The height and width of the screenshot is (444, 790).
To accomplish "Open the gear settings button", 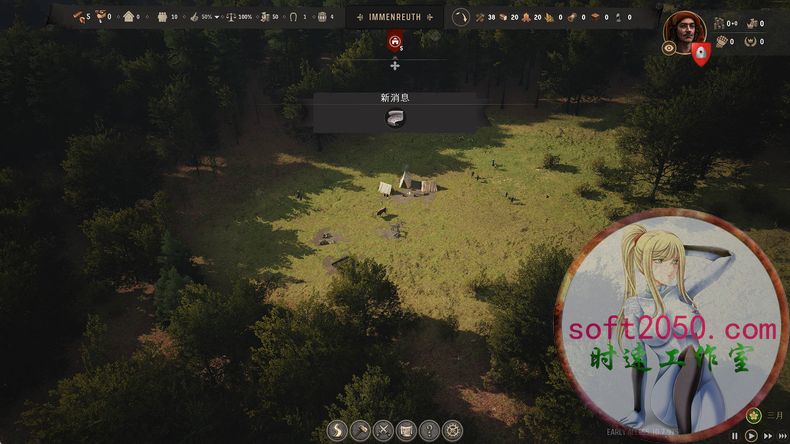I will 452,431.
